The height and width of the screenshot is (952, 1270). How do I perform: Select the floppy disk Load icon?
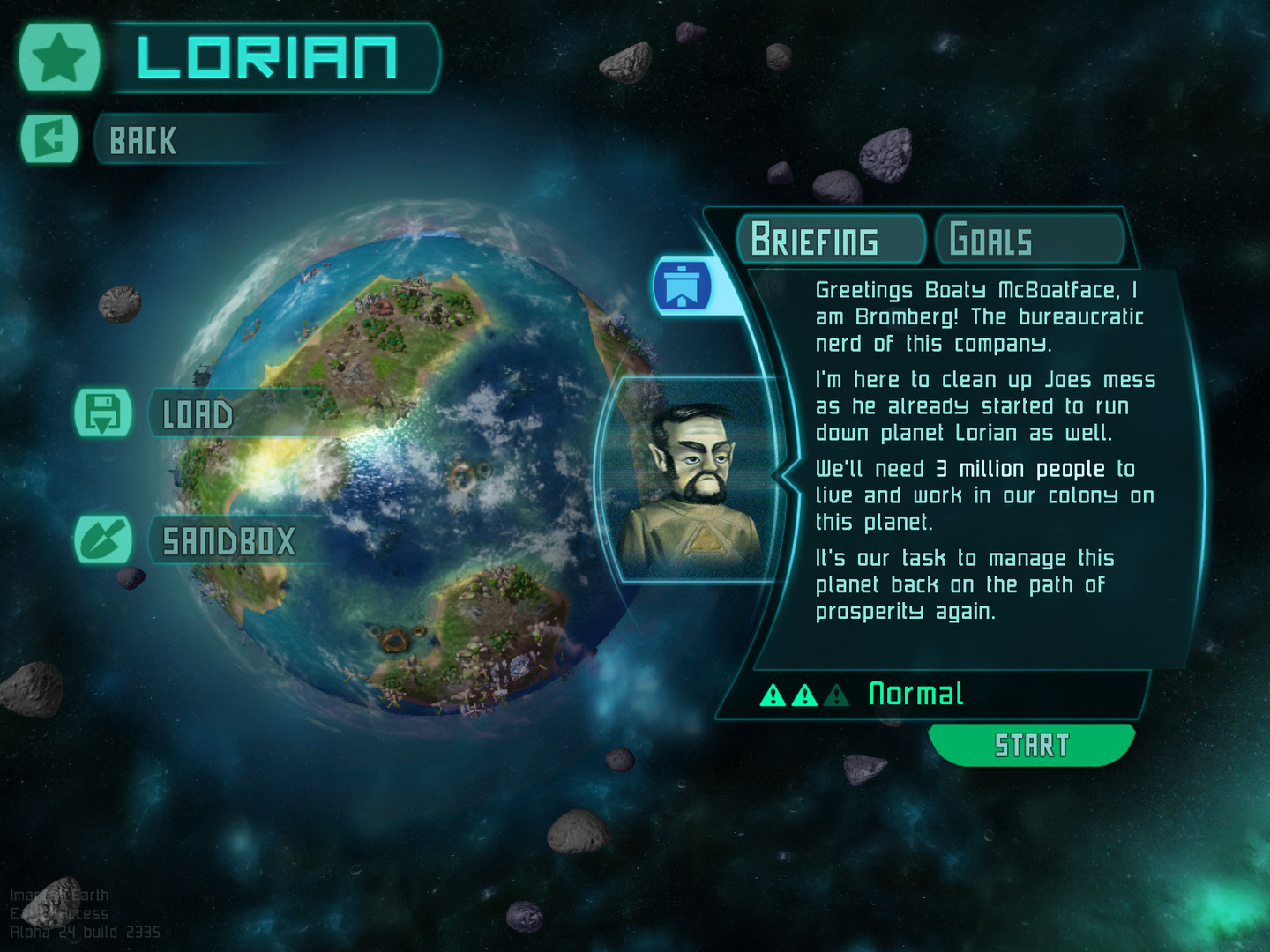[105, 413]
